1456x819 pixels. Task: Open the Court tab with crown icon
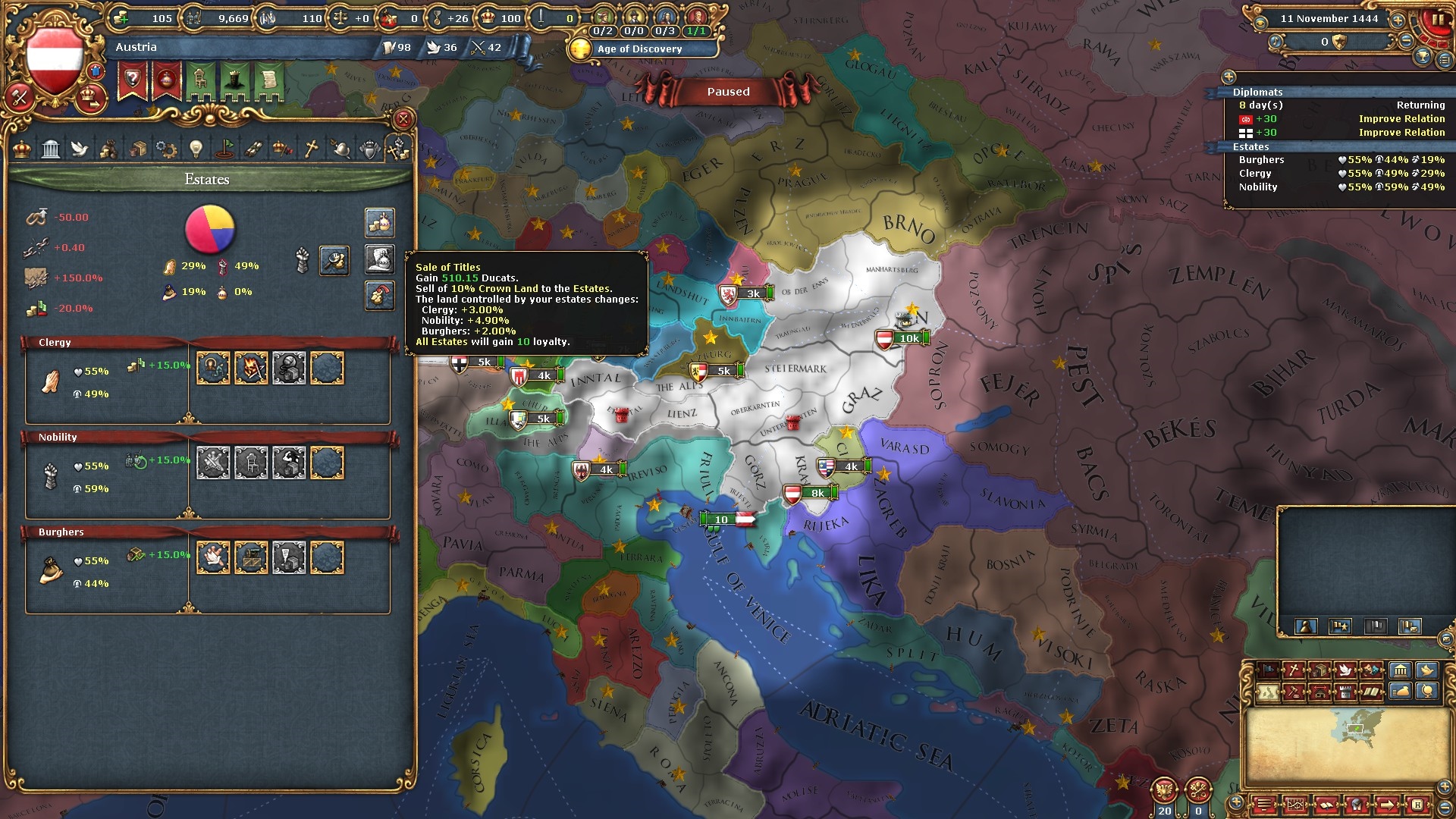pyautogui.click(x=22, y=149)
